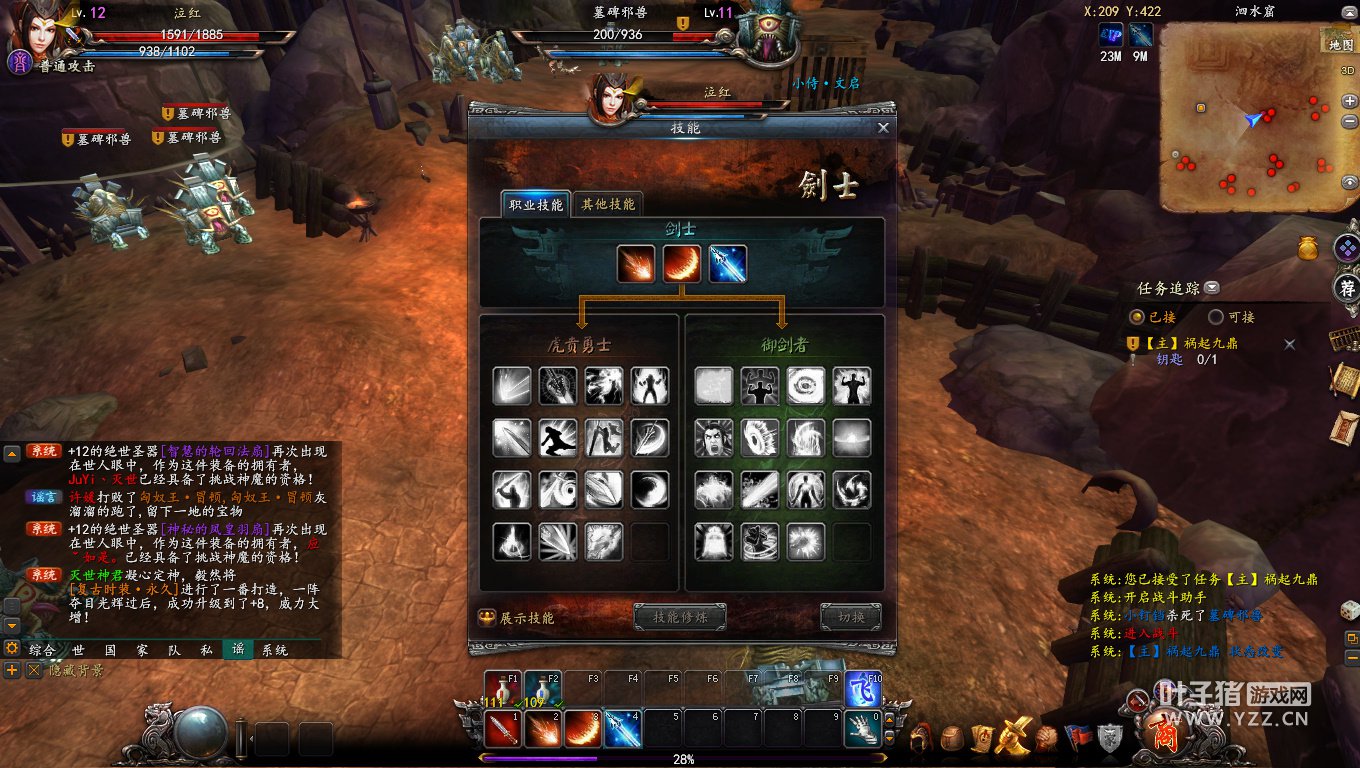Viewport: 1360px width, 768px height.
Task: Activate the blue sword skill in slot 4
Action: (x=622, y=728)
